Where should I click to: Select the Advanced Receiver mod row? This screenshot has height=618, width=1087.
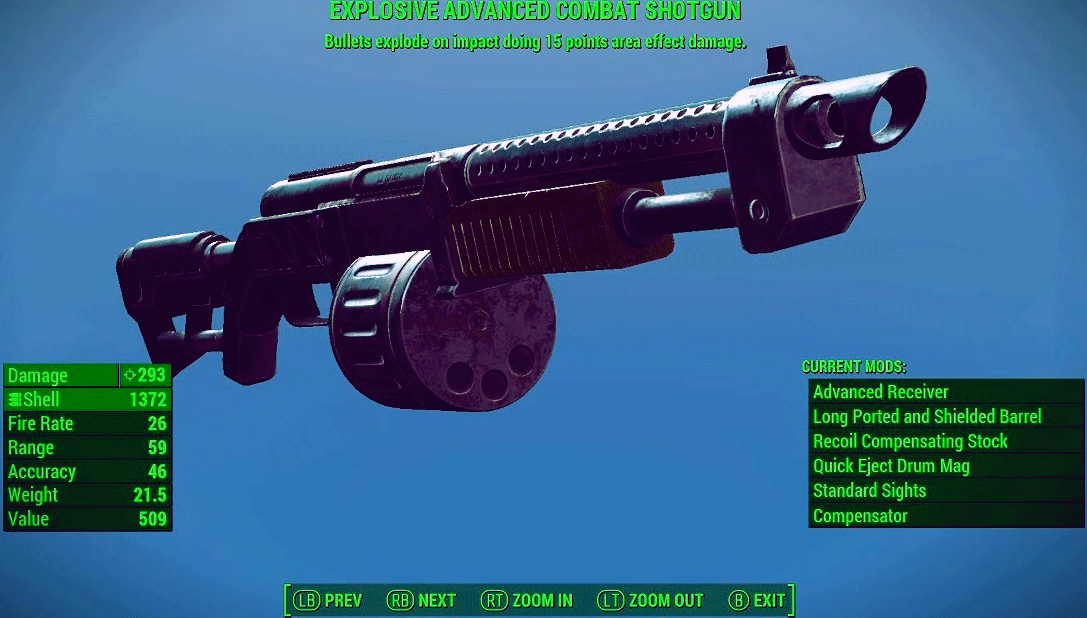tap(945, 392)
